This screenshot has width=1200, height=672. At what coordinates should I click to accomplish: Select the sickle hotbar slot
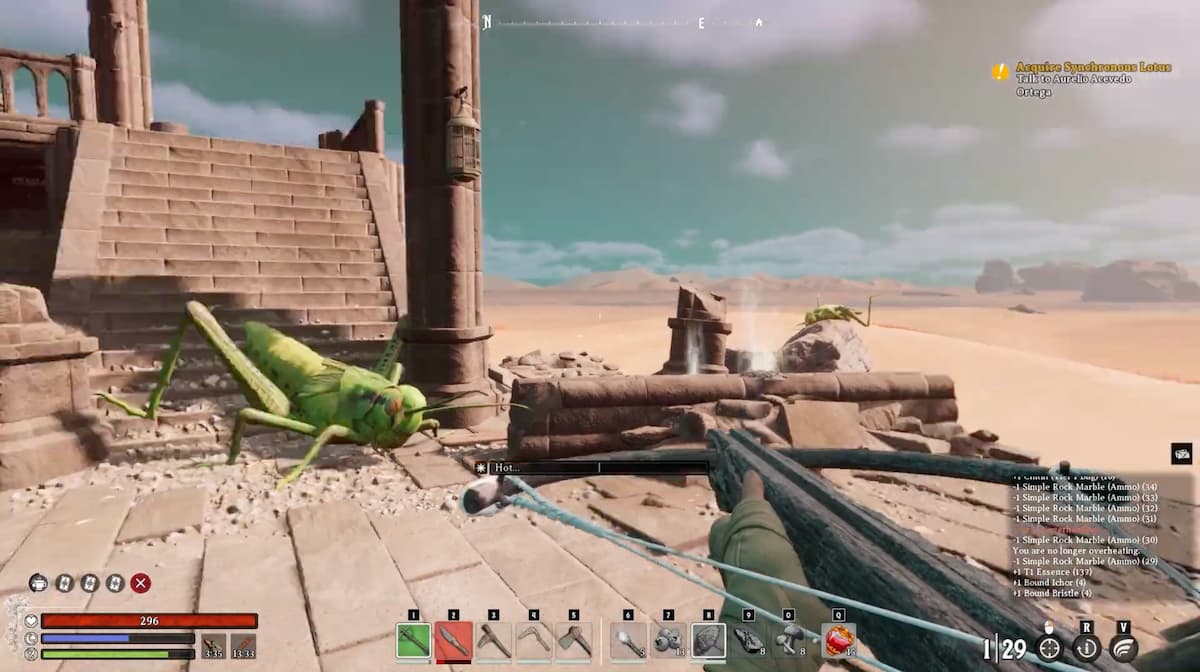coord(533,640)
